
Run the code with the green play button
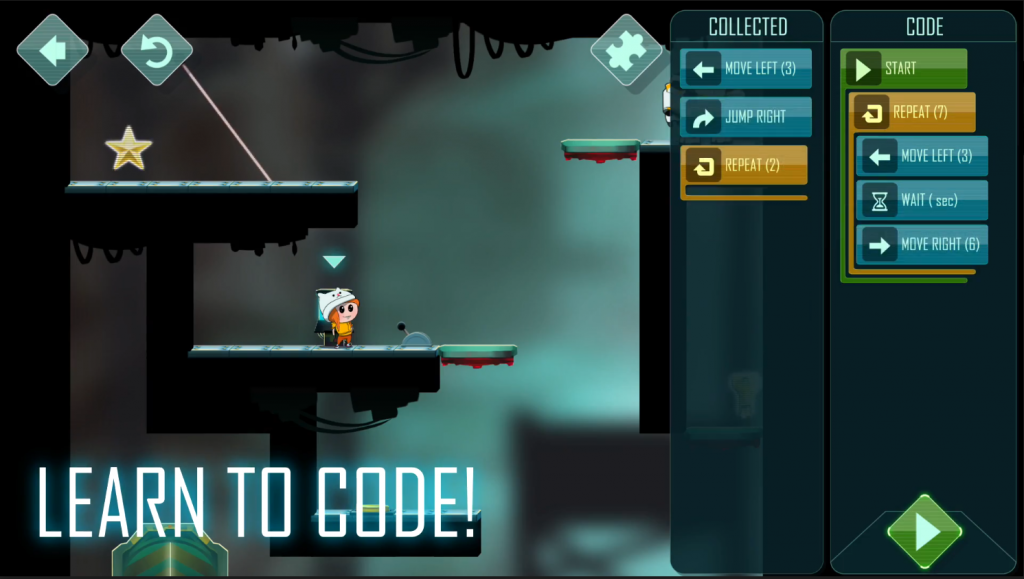pos(925,531)
